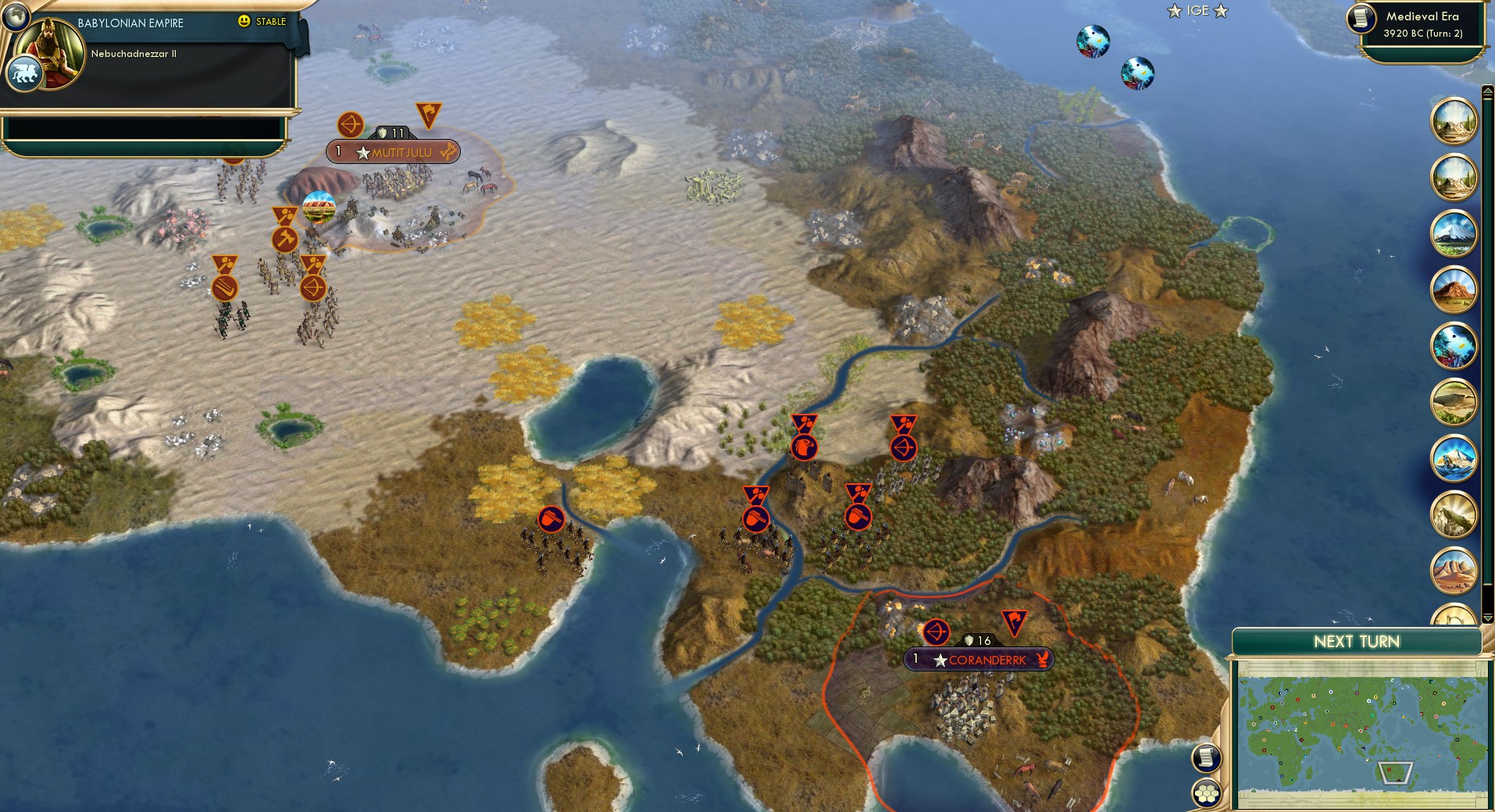Open the IGE in-game editor
The image size is (1495, 812).
1197,11
